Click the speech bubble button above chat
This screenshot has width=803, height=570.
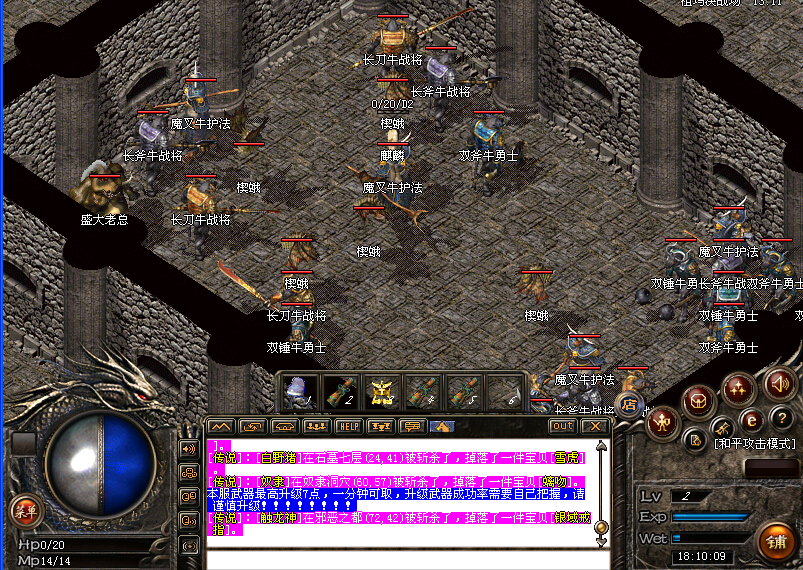(411, 426)
